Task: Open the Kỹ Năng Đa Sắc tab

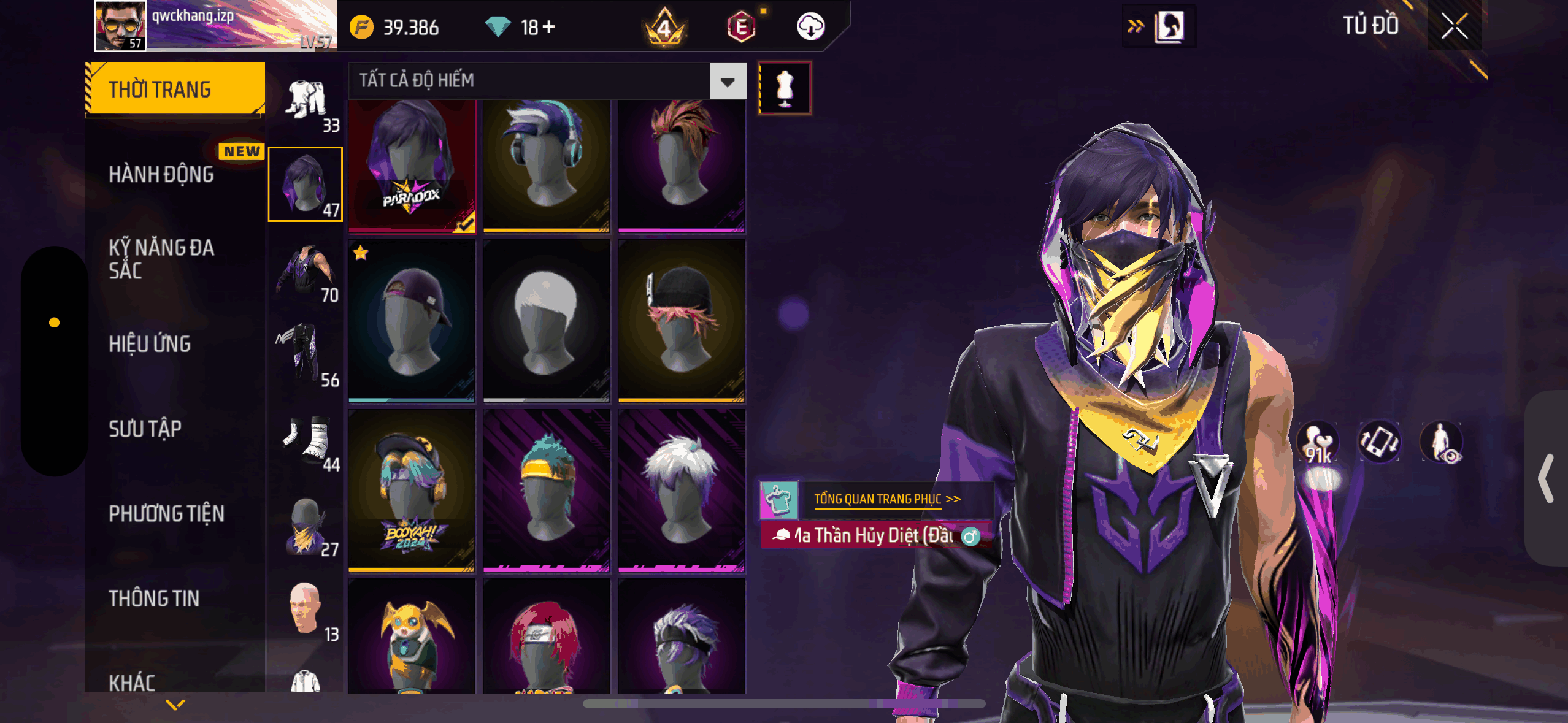Action: click(161, 259)
